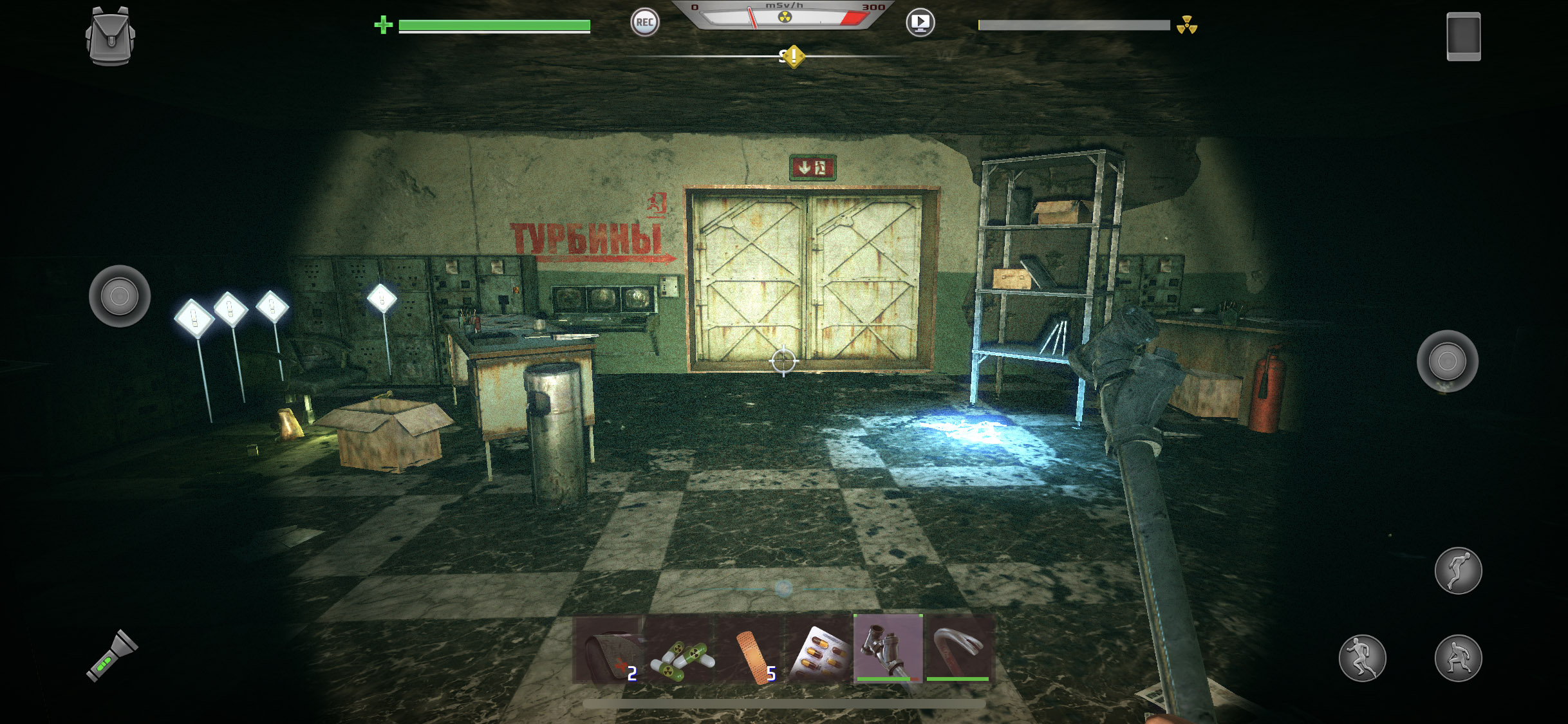
Task: Tap the monitor play button
Action: tap(920, 23)
